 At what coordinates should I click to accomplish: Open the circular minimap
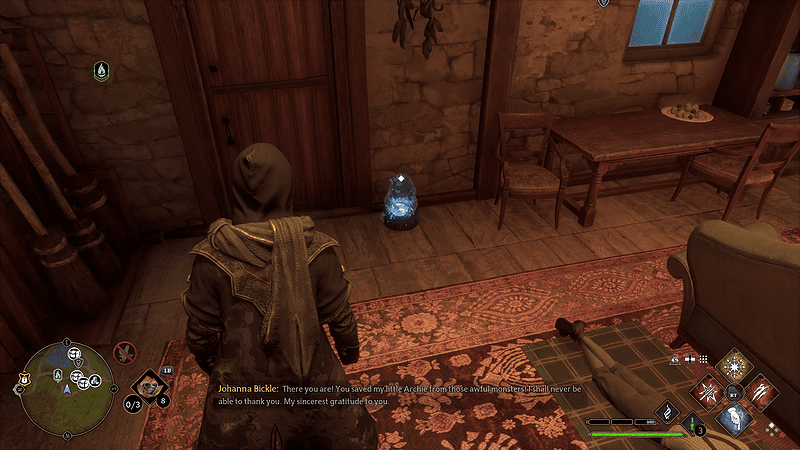pos(66,388)
